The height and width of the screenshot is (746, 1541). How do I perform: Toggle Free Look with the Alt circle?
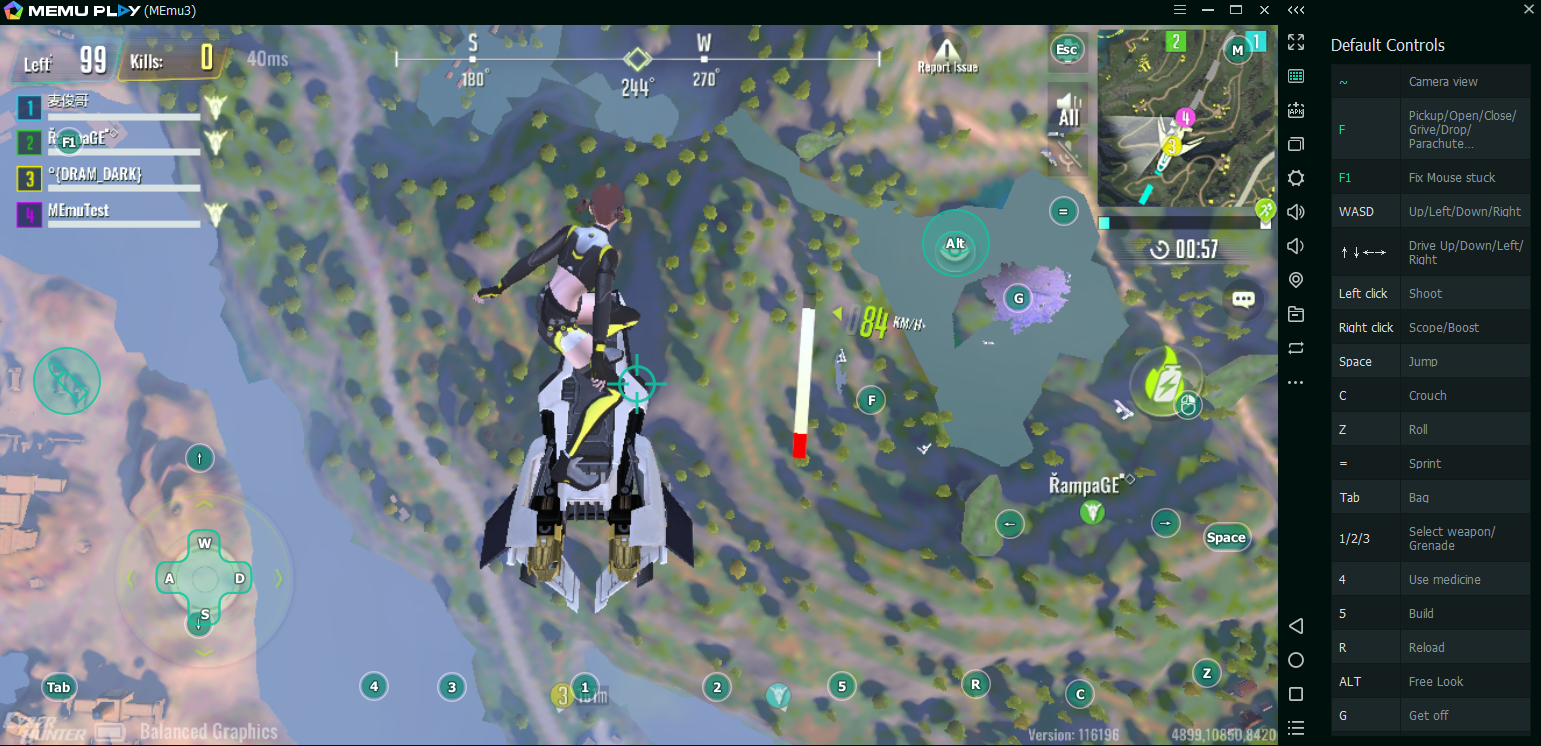click(955, 242)
